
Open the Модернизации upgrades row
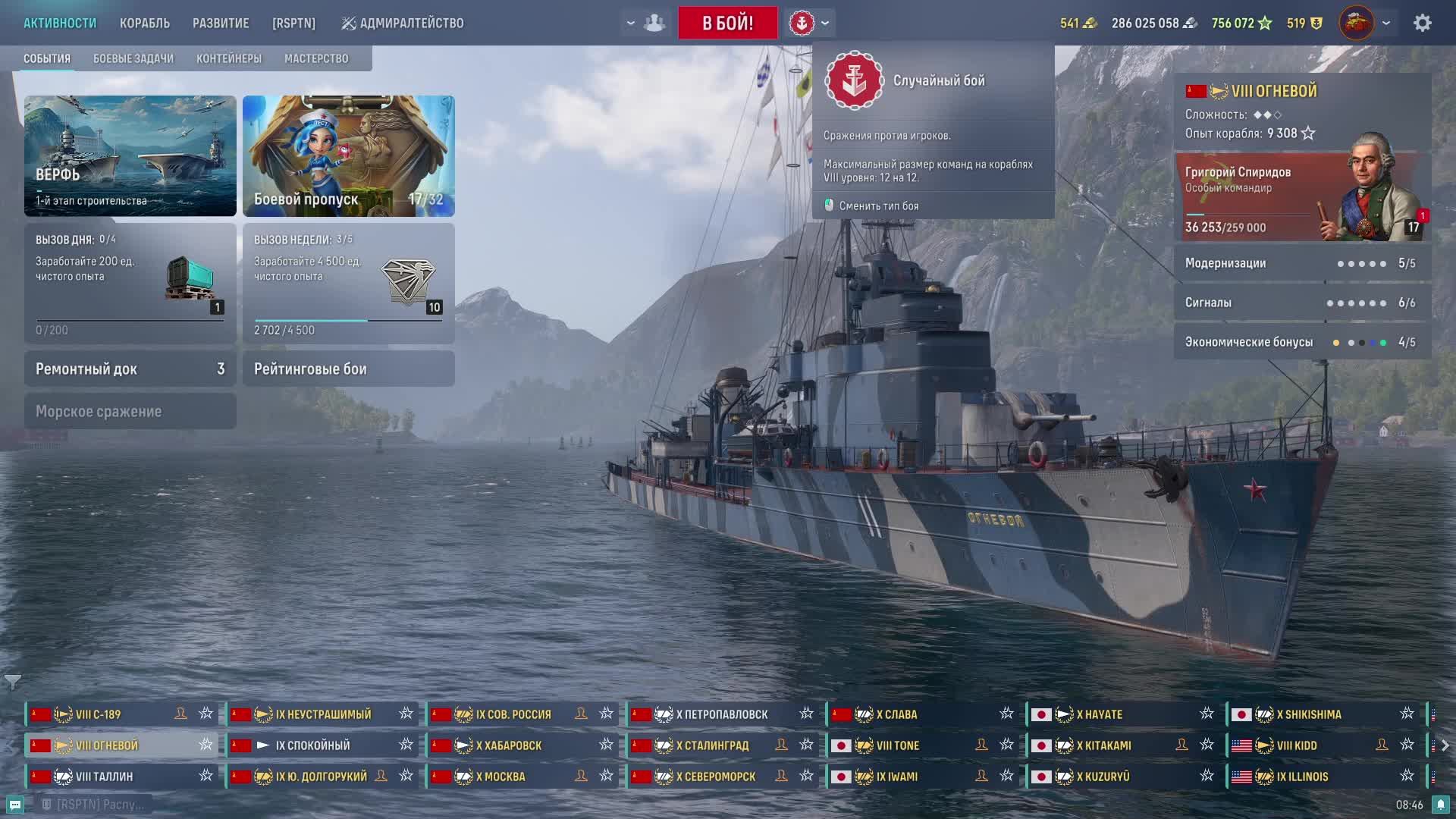[1302, 263]
